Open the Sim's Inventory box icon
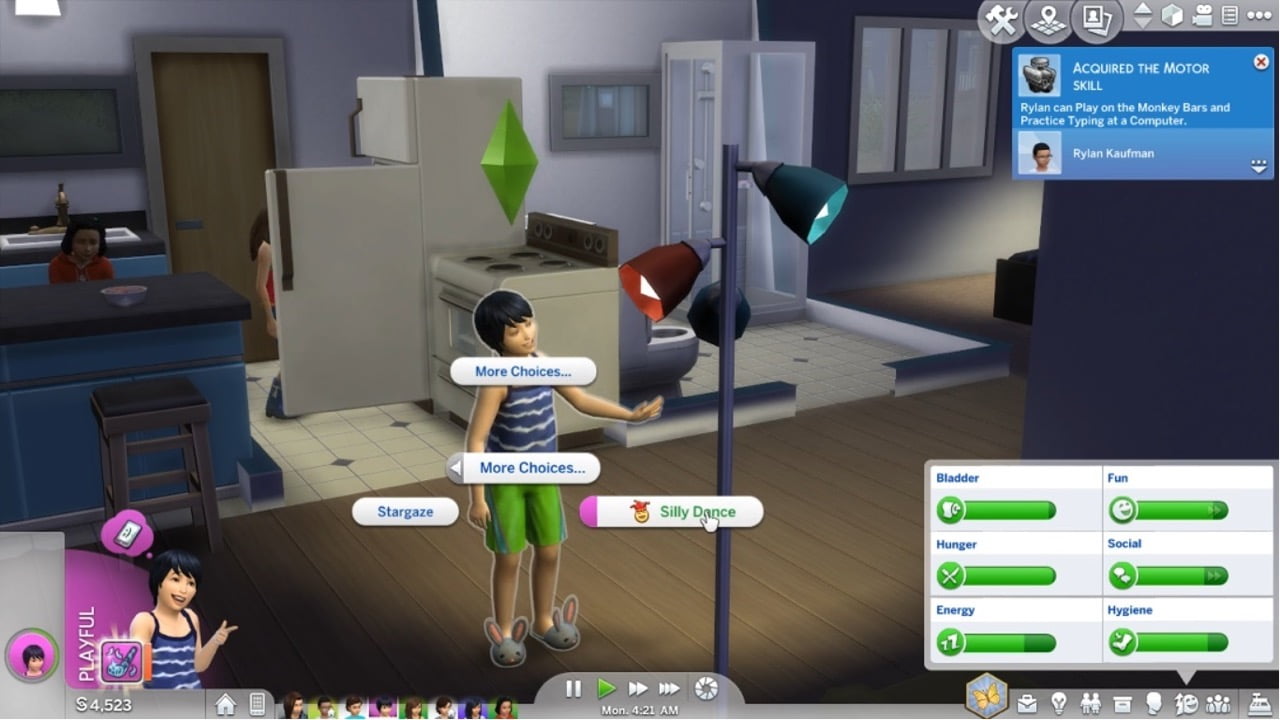The width and height of the screenshot is (1280, 720). pyautogui.click(x=1121, y=702)
